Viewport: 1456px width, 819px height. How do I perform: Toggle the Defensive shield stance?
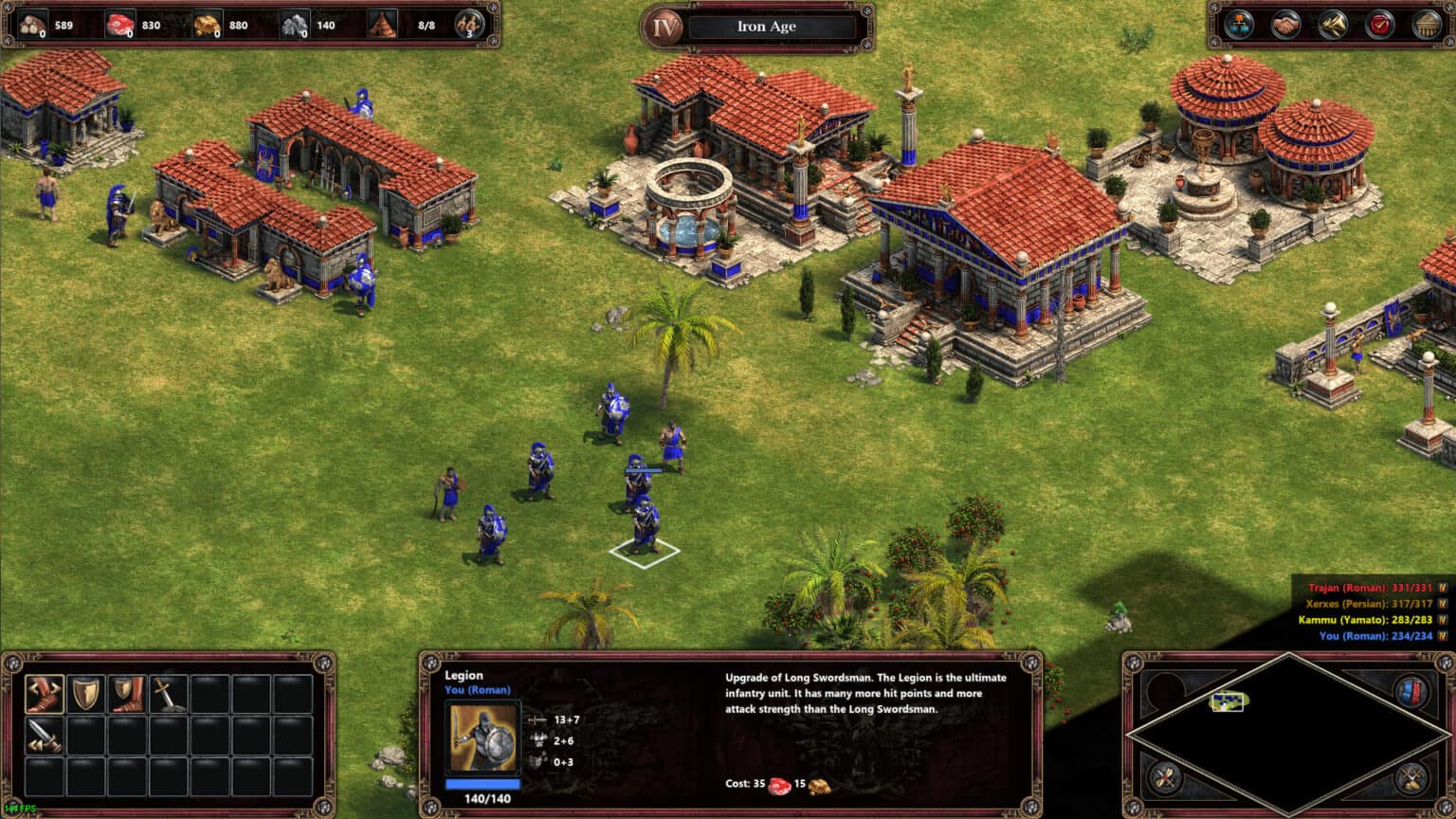point(86,696)
